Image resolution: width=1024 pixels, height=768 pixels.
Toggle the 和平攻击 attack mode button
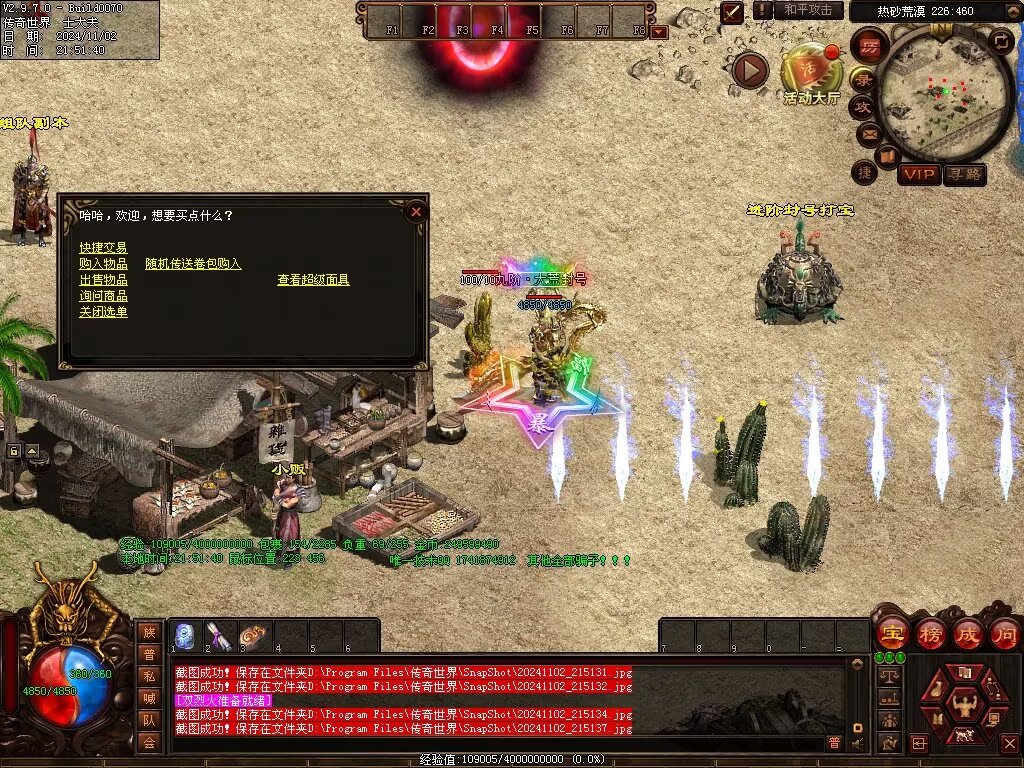807,10
